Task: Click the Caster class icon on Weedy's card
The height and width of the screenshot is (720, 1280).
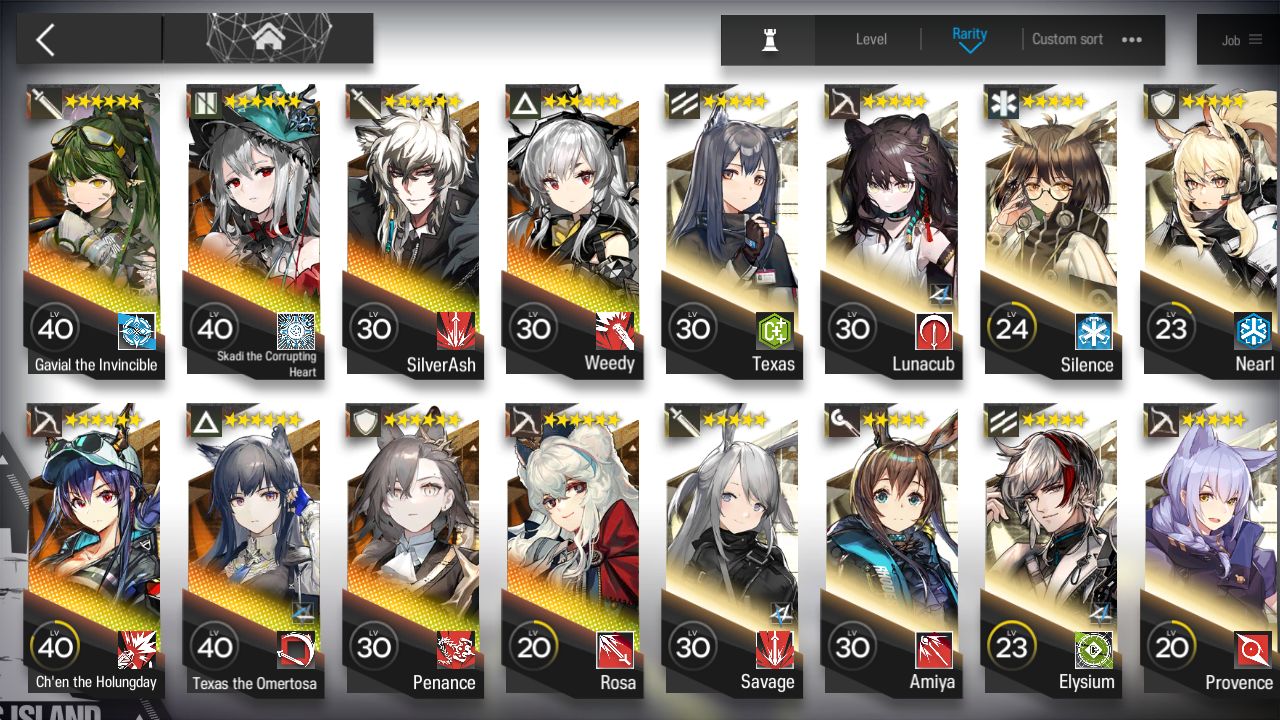Action: click(x=524, y=101)
